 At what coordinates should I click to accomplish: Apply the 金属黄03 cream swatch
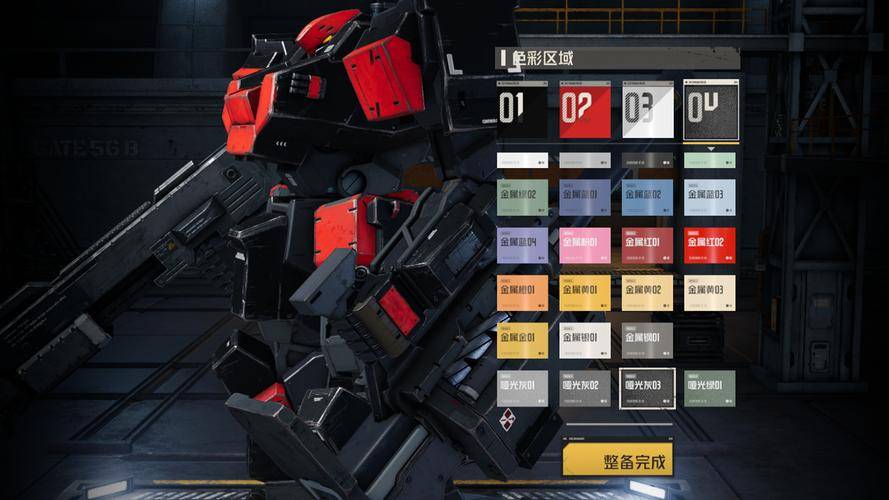point(710,293)
